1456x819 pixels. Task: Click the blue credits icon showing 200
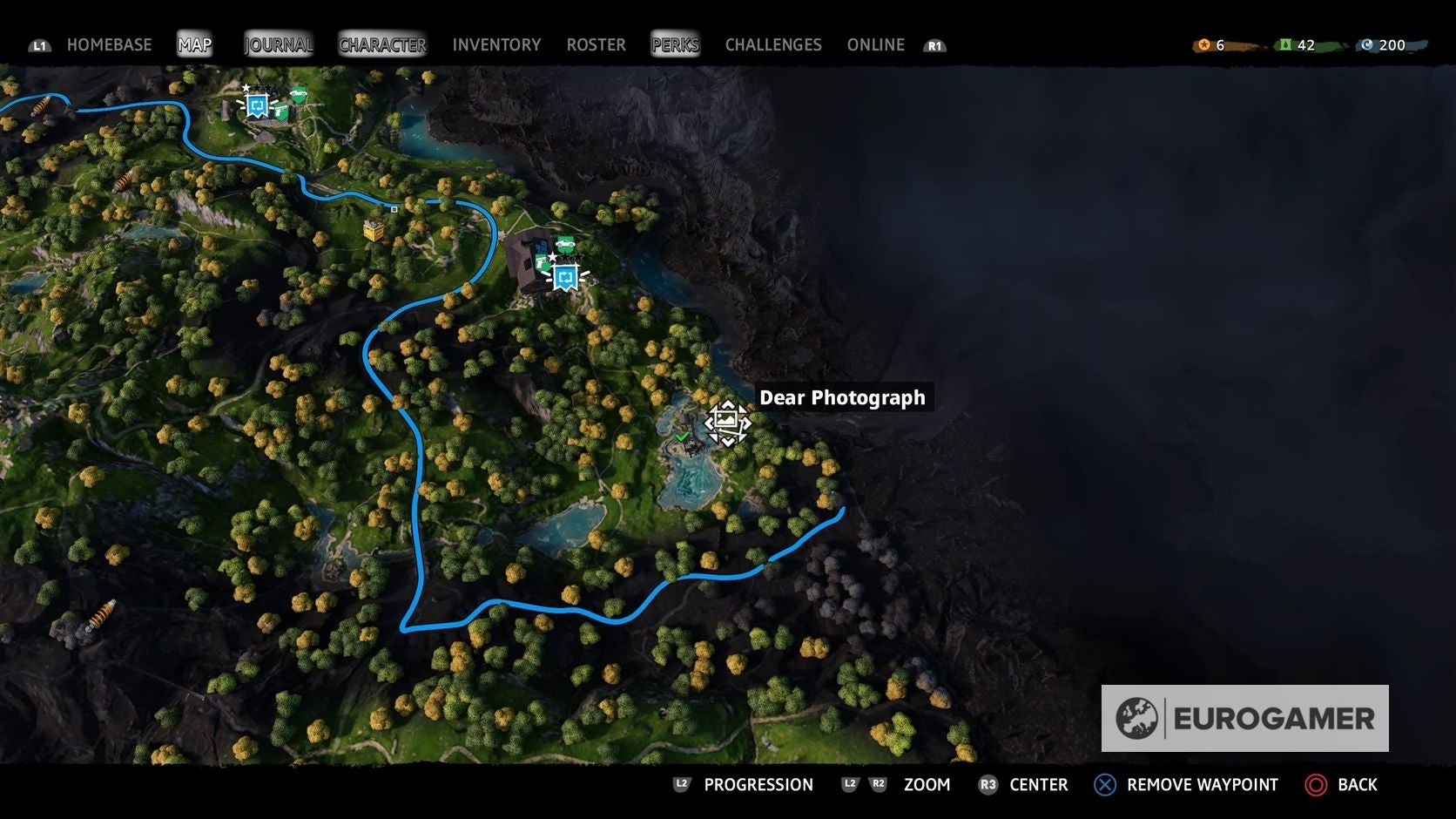(1368, 44)
